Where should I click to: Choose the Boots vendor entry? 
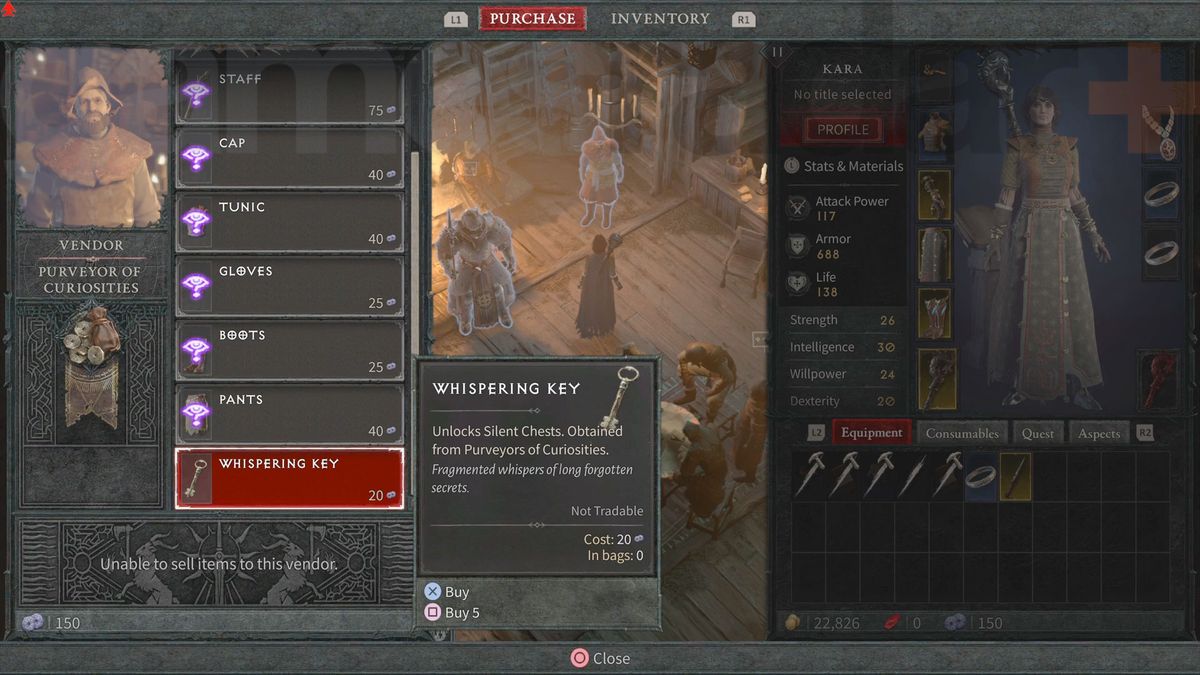(x=290, y=350)
